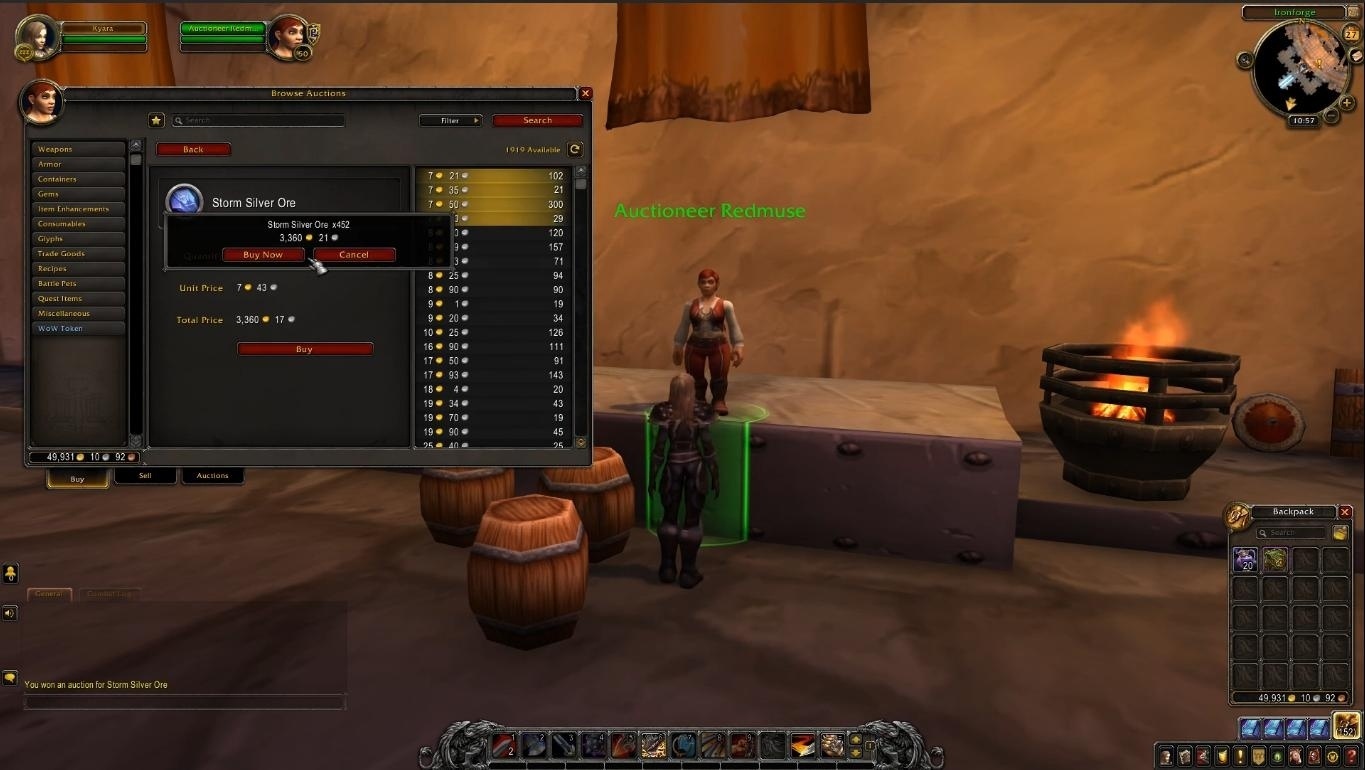Image resolution: width=1365 pixels, height=770 pixels.
Task: Switch to the Auctions tab
Action: (x=212, y=476)
